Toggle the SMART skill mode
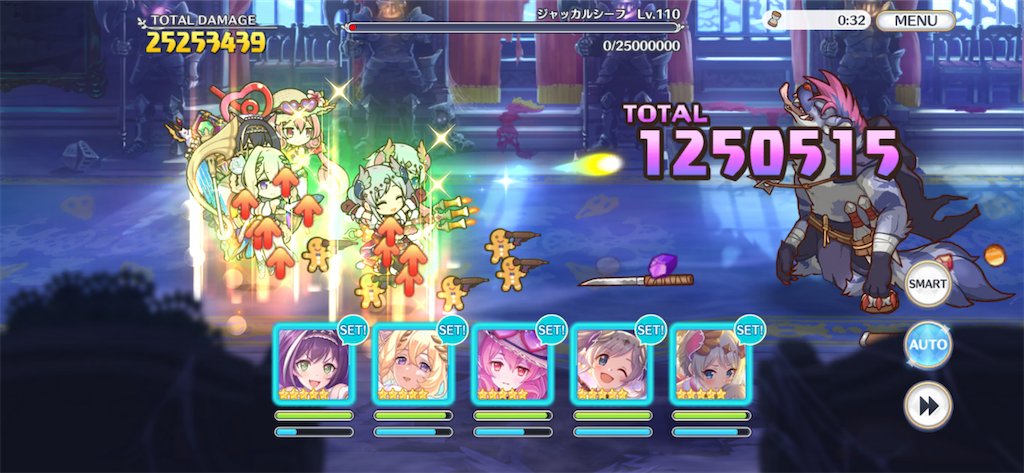 tap(927, 285)
